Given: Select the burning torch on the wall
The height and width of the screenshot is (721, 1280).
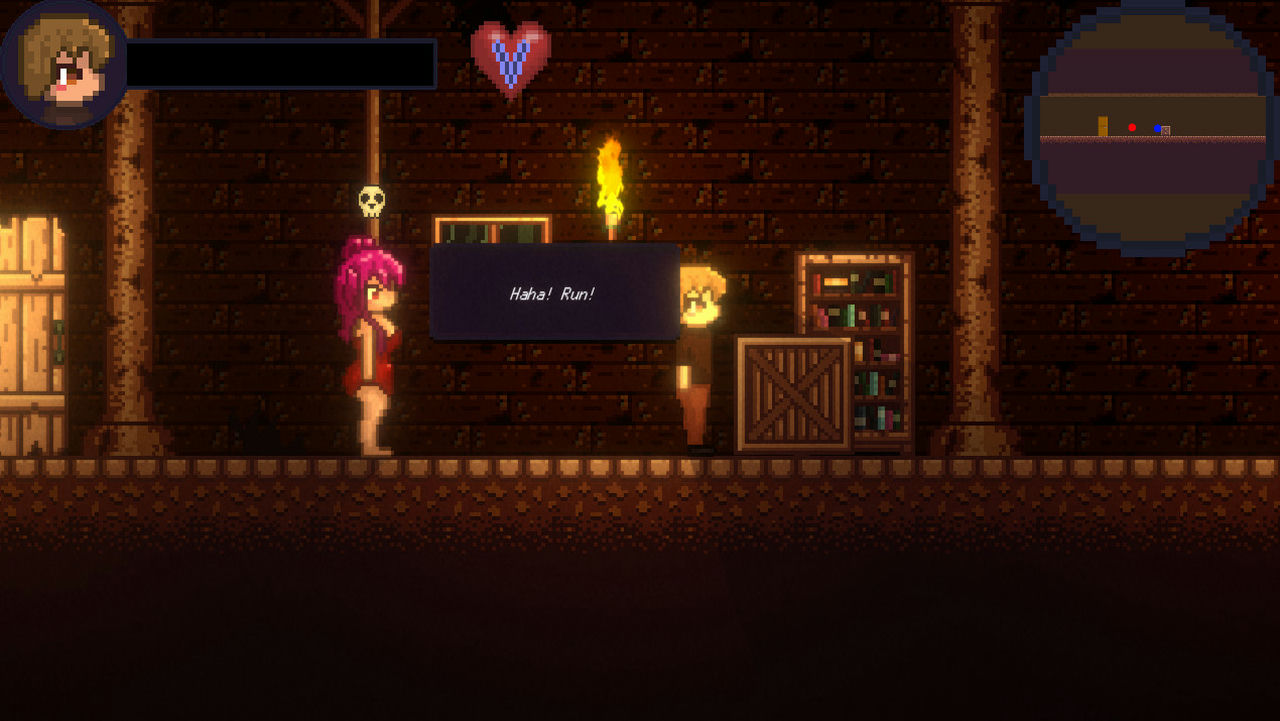Looking at the screenshot, I should (x=610, y=180).
